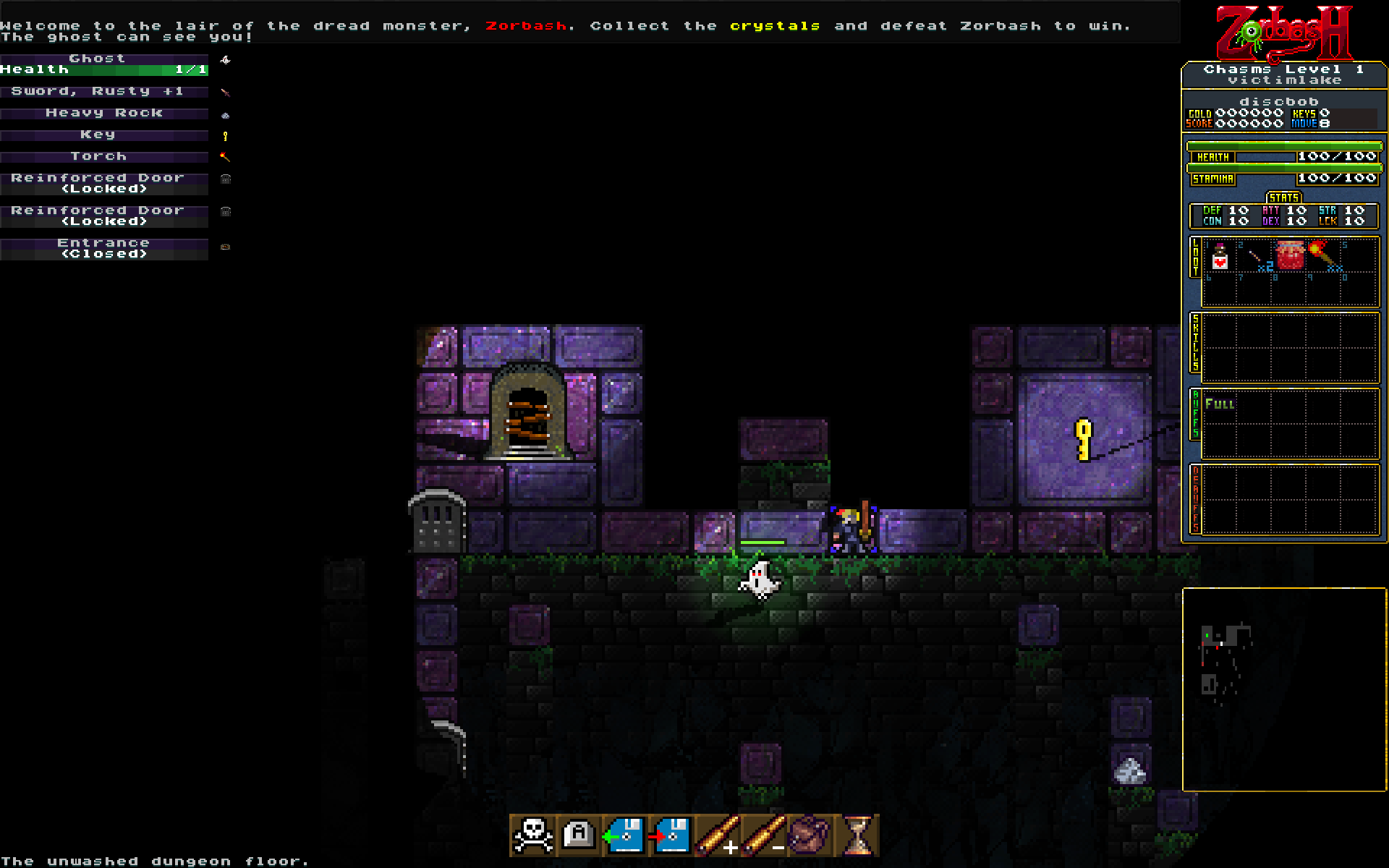Viewport: 1389px width, 868px height.
Task: Zoom out with the spyglass minus icon
Action: (x=764, y=835)
